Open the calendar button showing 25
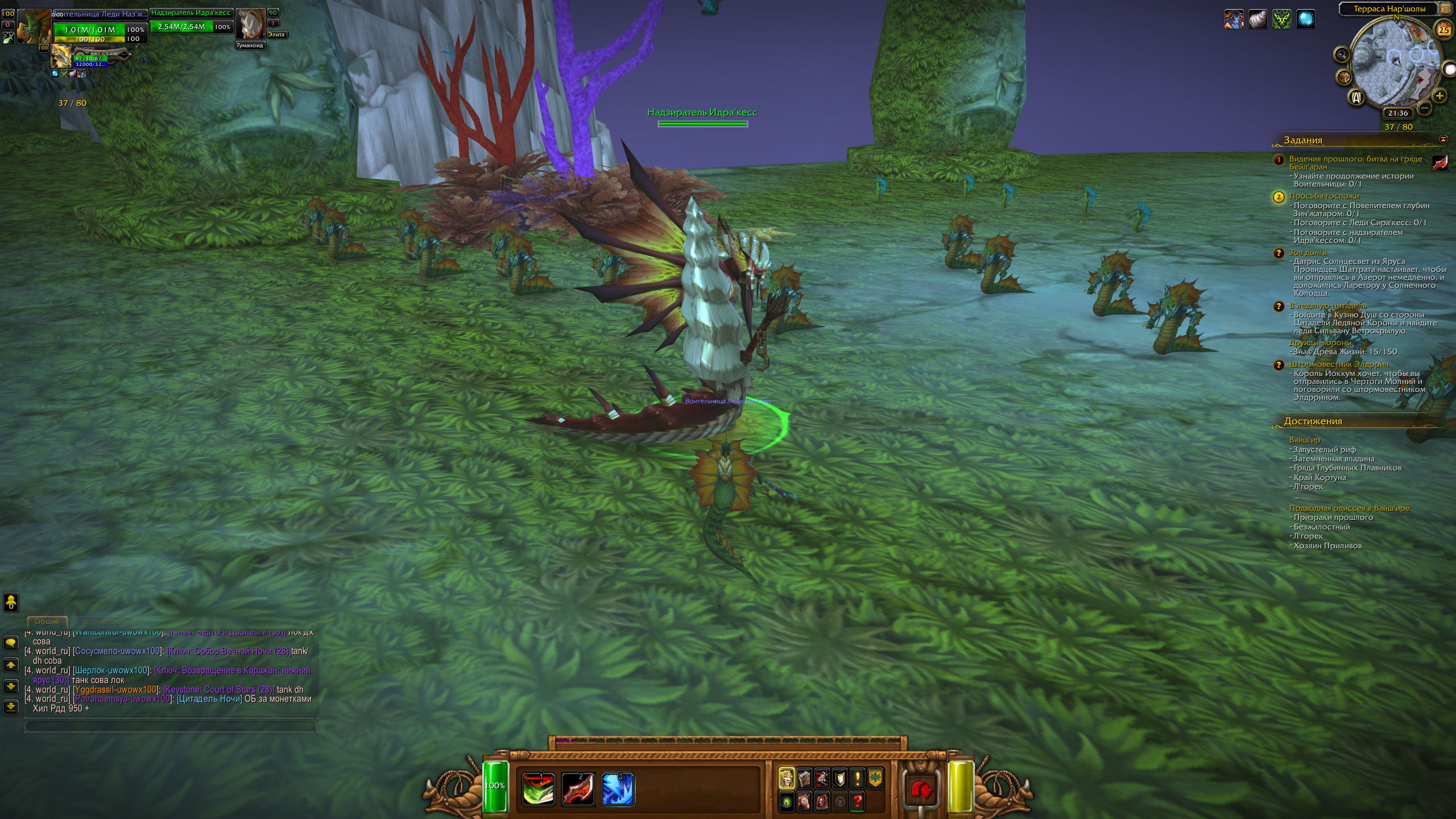This screenshot has height=819, width=1456. [x=1444, y=30]
